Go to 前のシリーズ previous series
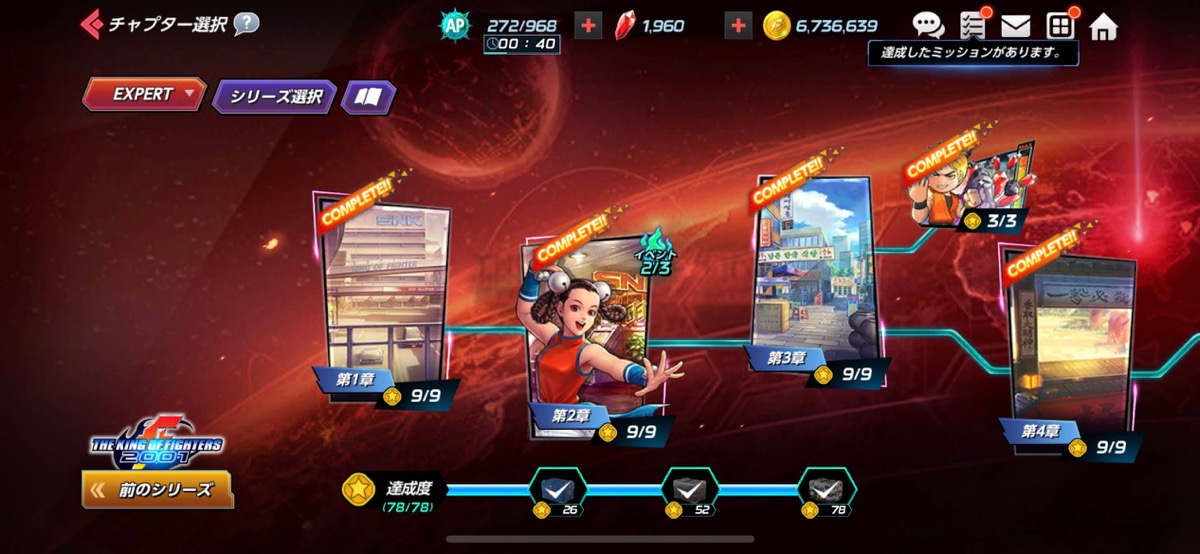Screen dimensions: 1200x554 (x=157, y=490)
